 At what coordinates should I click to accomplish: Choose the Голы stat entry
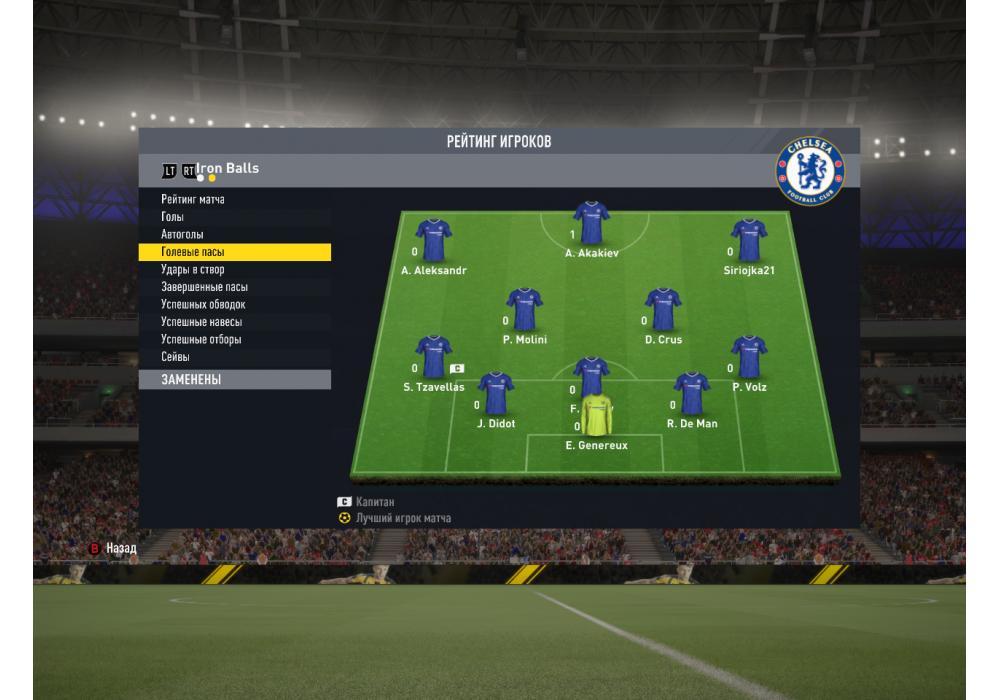click(x=173, y=217)
